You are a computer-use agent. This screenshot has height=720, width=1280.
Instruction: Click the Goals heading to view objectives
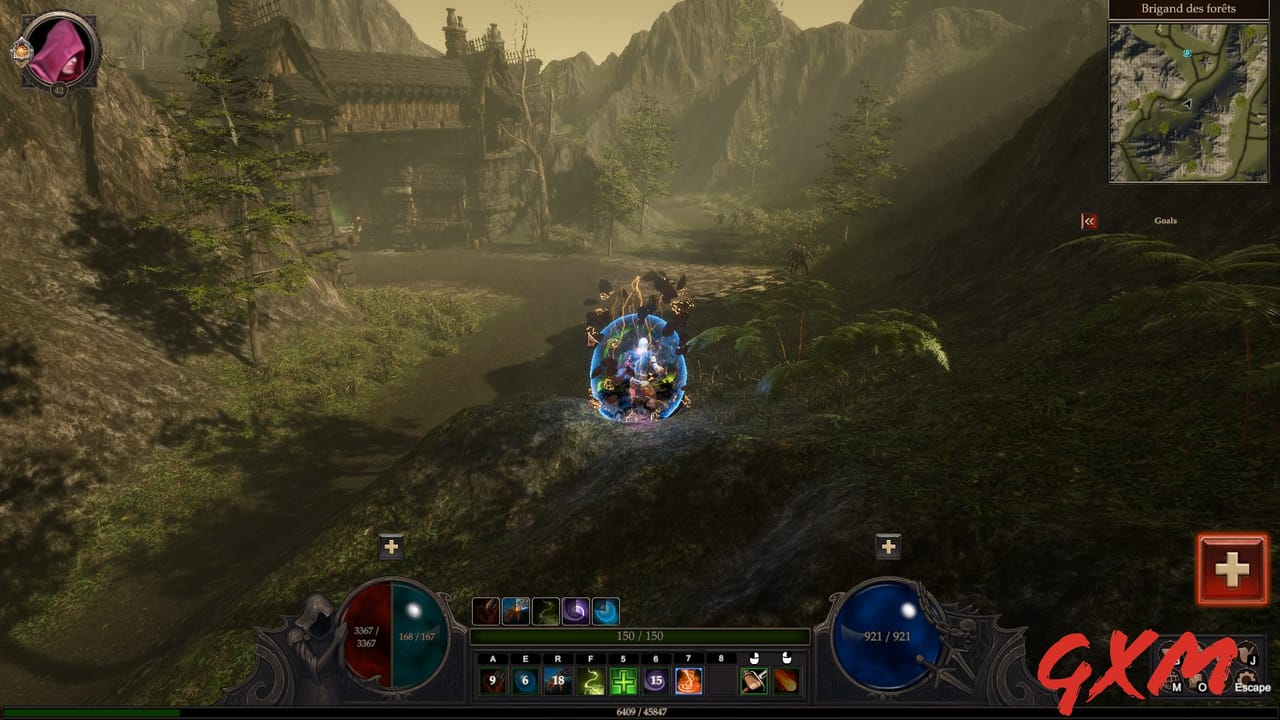[1166, 220]
